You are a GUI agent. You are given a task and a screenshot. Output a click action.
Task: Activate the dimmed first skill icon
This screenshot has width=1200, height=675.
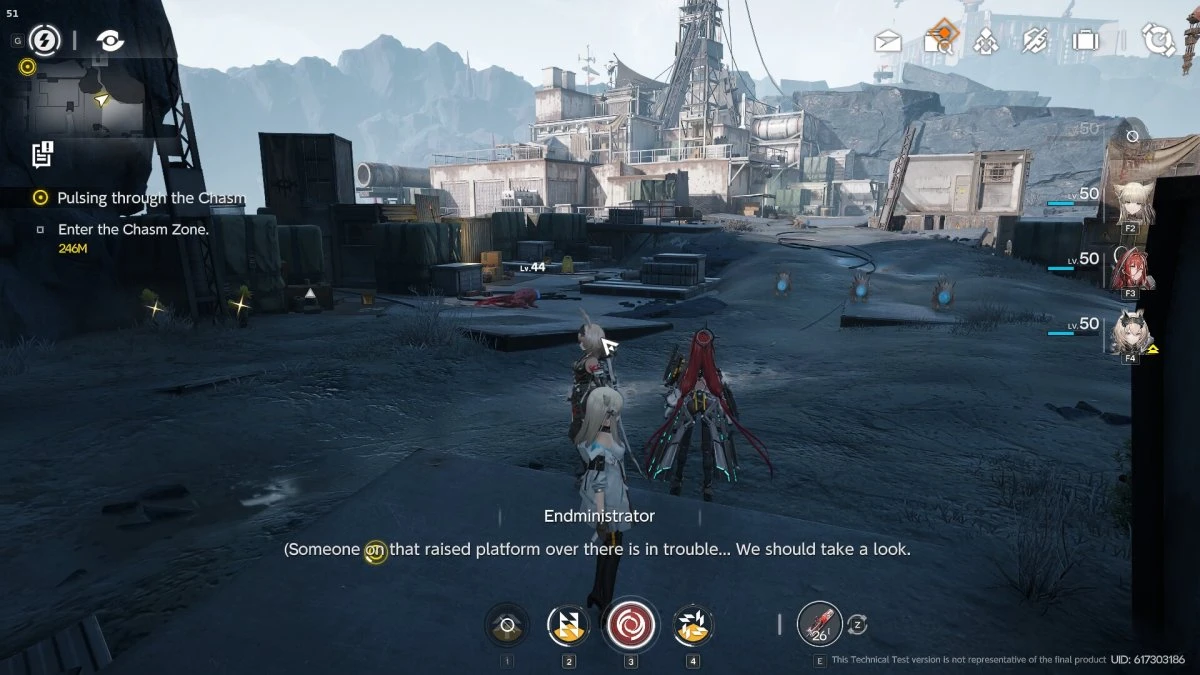507,626
